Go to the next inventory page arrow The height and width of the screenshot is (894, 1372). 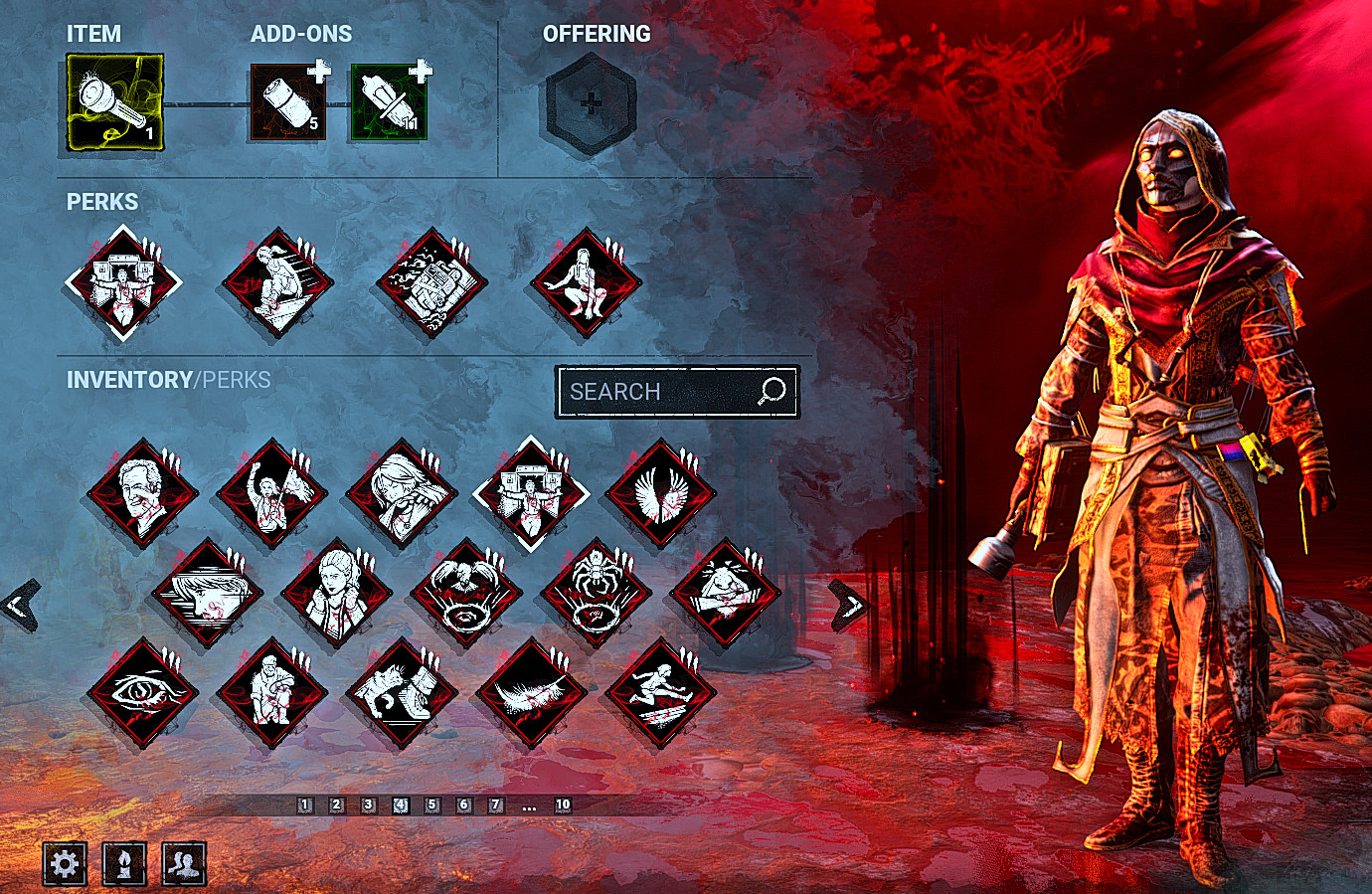tap(848, 604)
